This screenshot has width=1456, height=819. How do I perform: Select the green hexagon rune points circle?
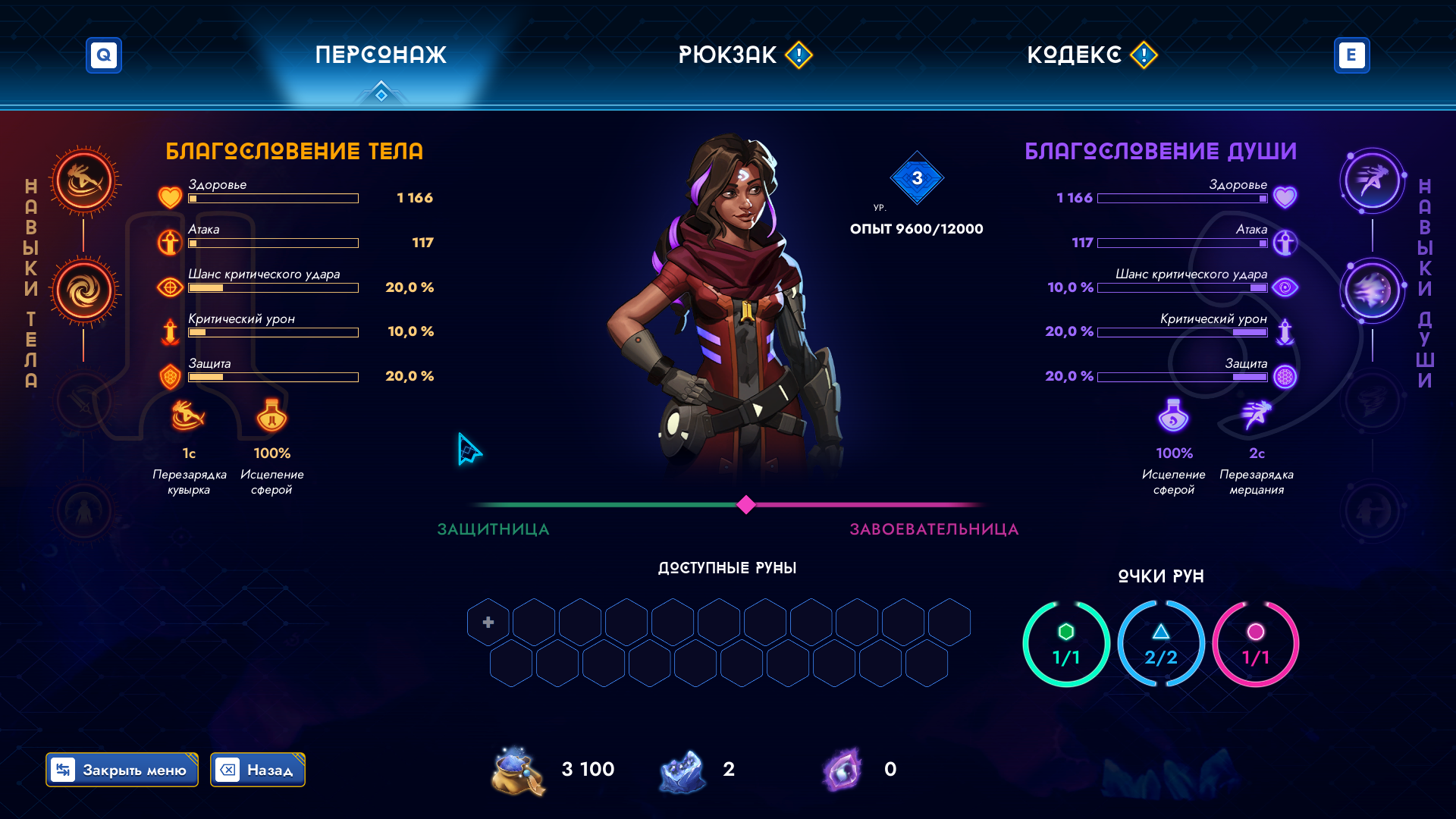[x=1065, y=644]
